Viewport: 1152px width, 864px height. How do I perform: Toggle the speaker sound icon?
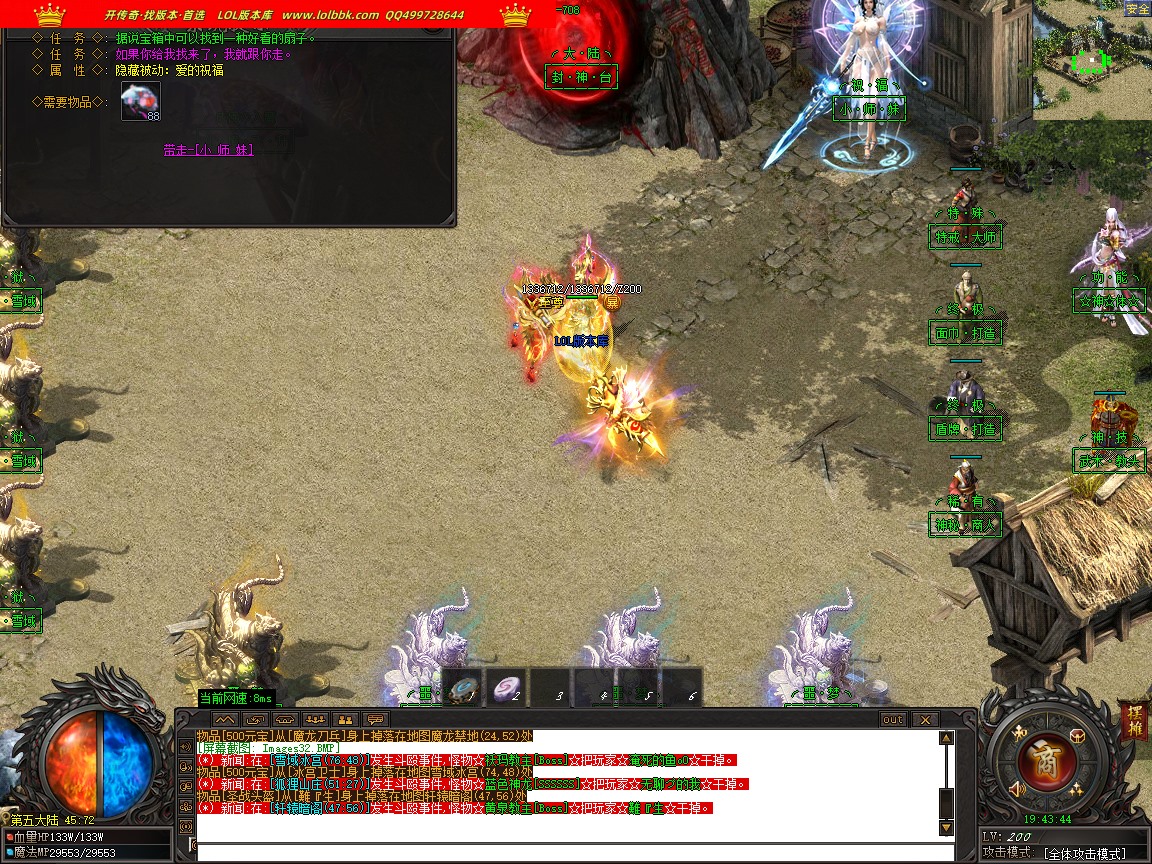pyautogui.click(x=1018, y=790)
